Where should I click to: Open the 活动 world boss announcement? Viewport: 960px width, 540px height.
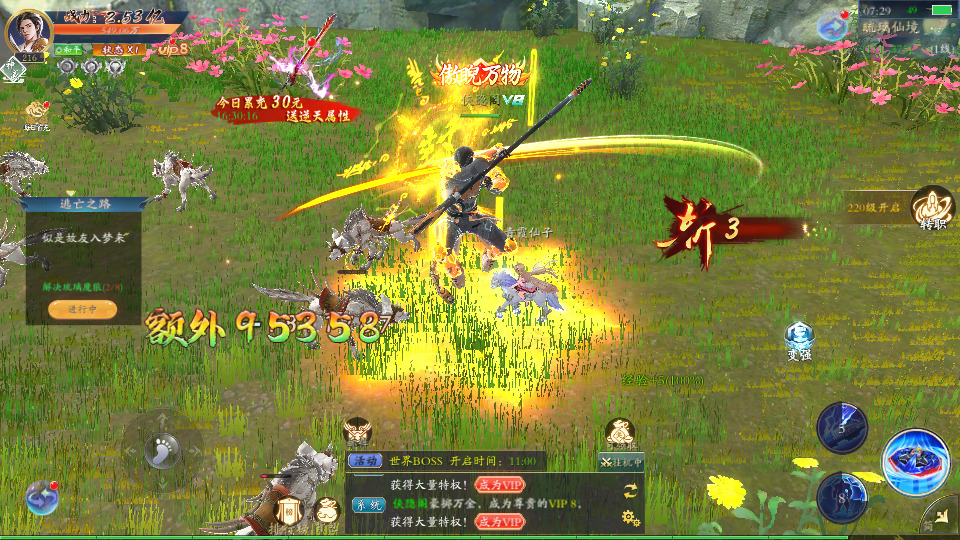click(x=362, y=461)
